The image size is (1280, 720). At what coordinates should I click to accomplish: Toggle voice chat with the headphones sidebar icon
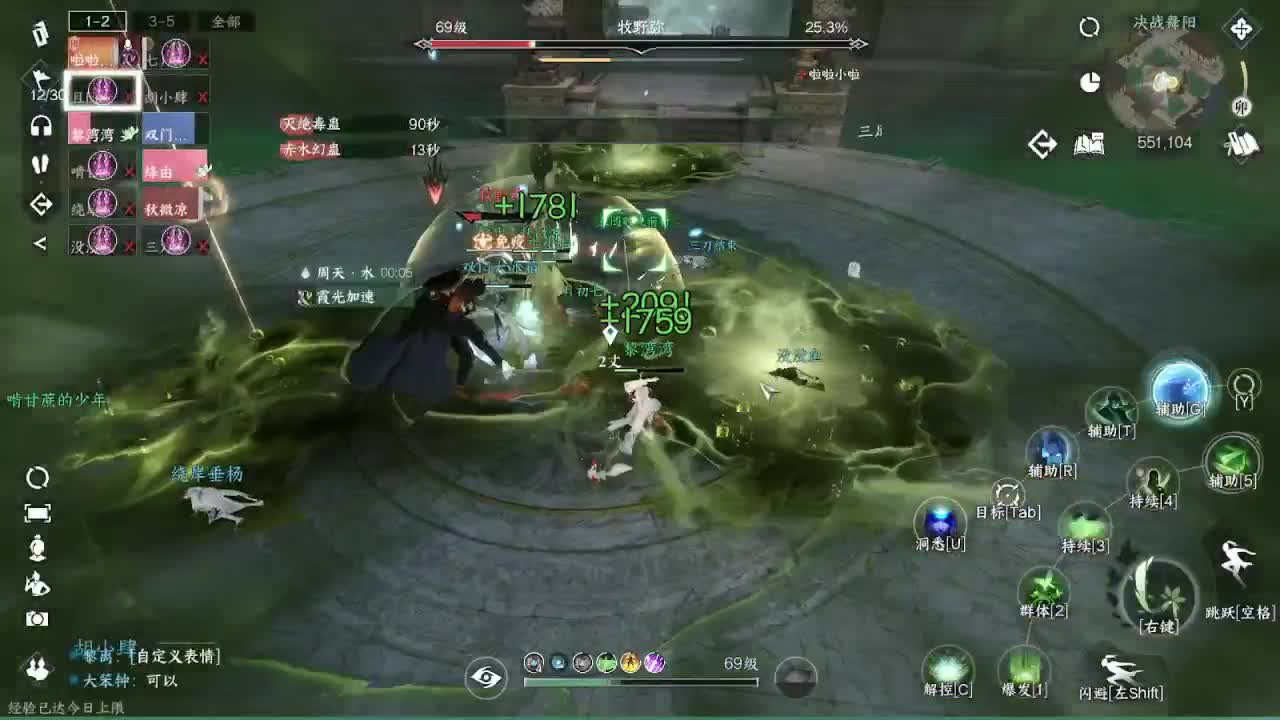40,127
